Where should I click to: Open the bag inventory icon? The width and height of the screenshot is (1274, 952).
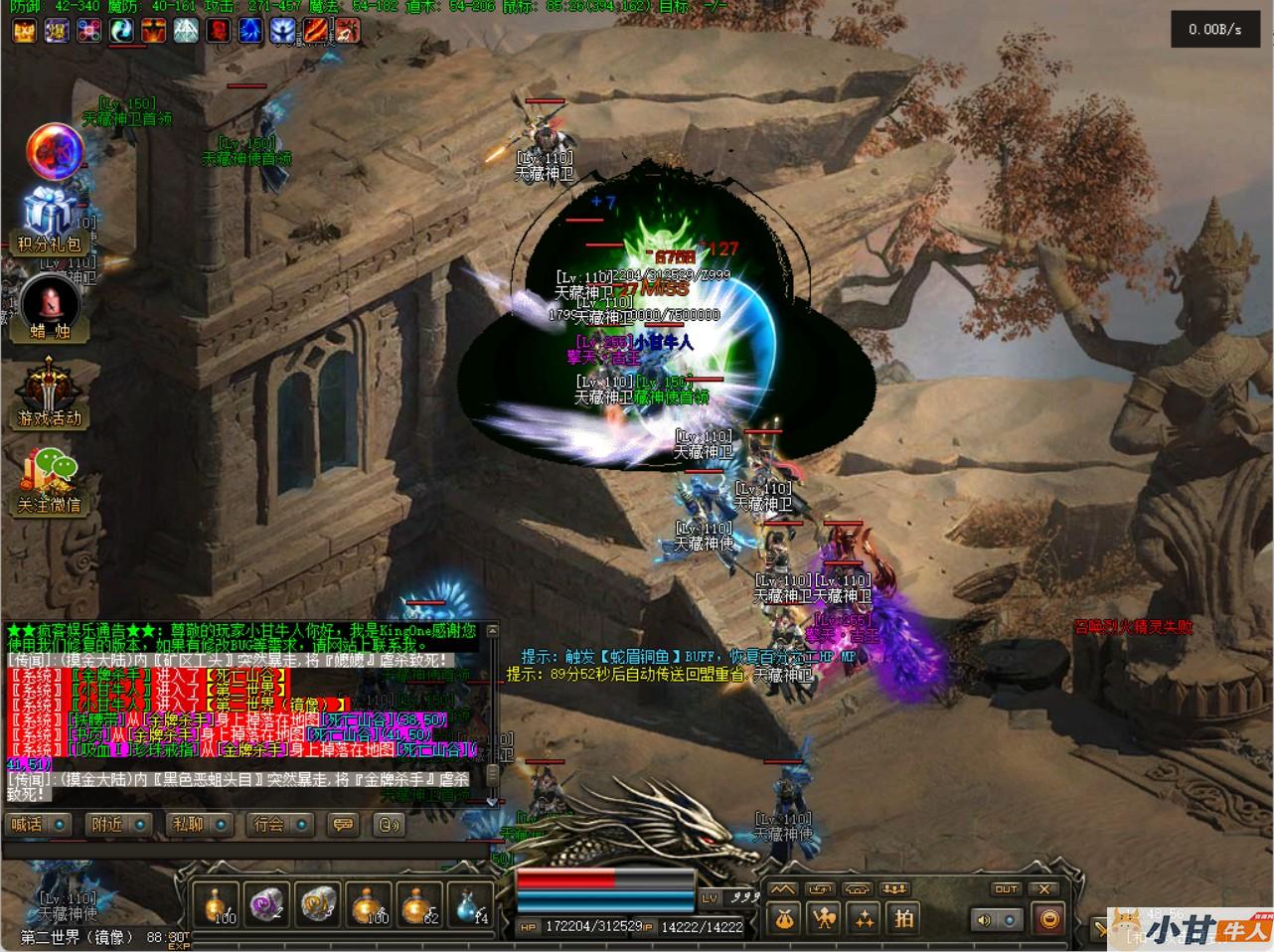pyautogui.click(x=785, y=919)
